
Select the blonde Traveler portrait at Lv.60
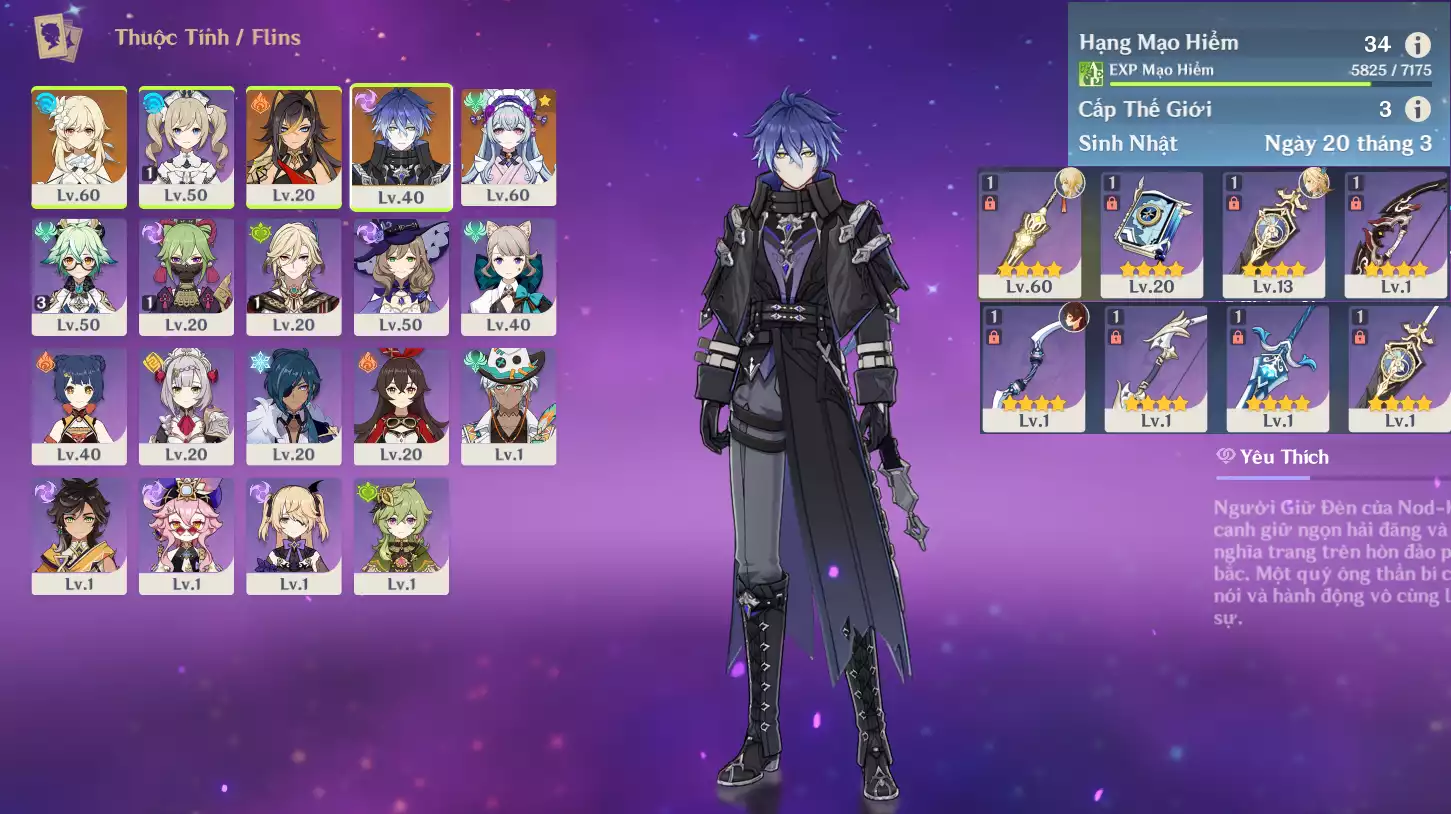pos(79,146)
